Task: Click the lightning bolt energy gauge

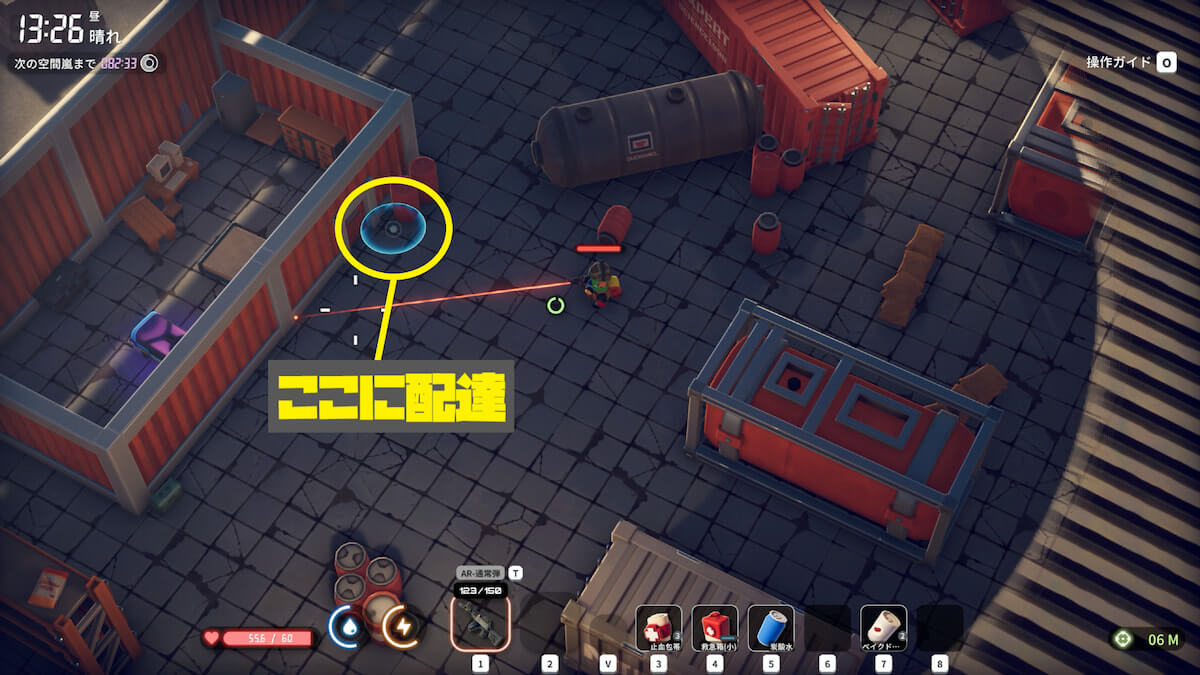Action: coord(402,626)
